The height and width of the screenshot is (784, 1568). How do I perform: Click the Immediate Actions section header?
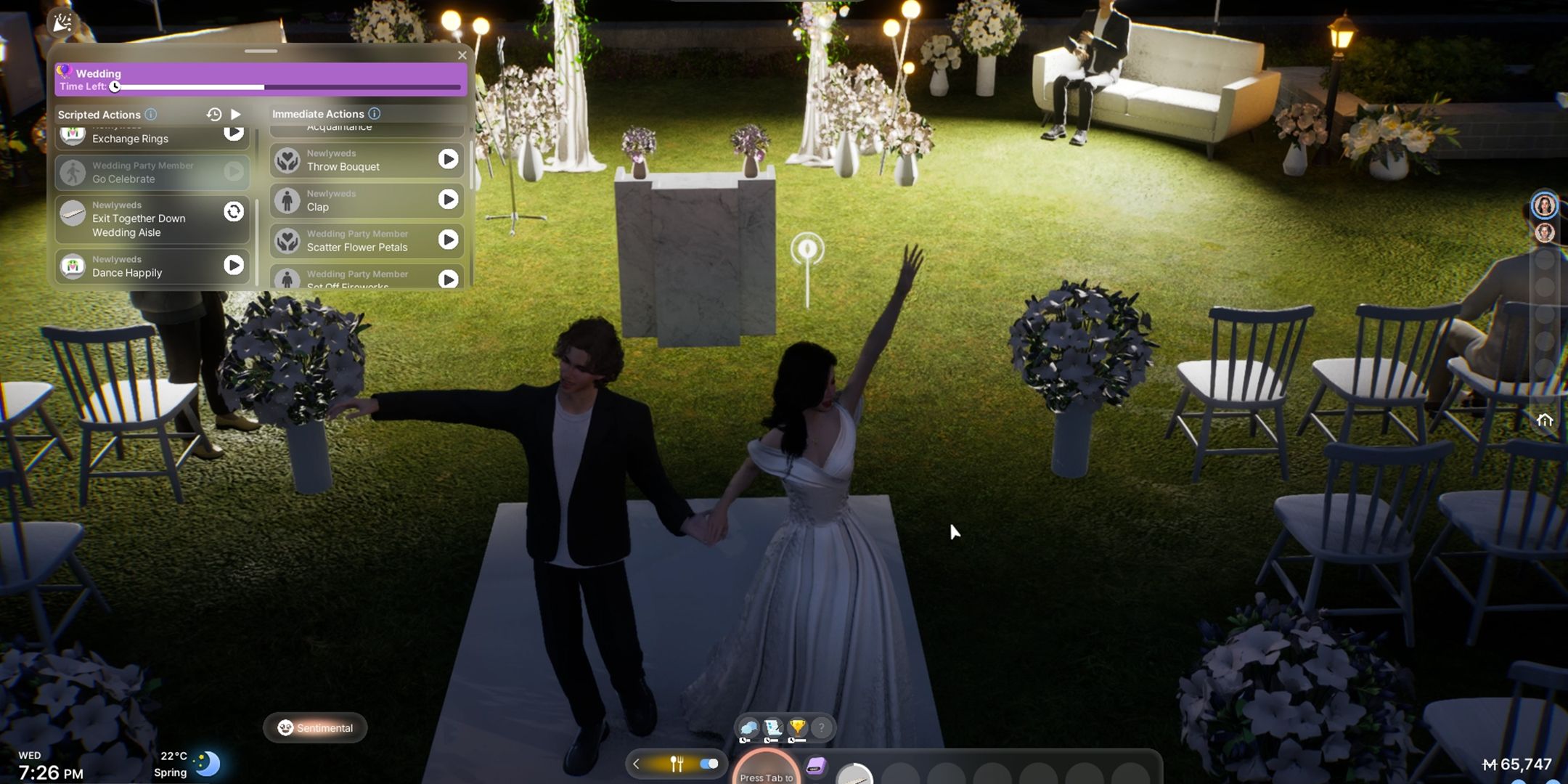pyautogui.click(x=319, y=114)
